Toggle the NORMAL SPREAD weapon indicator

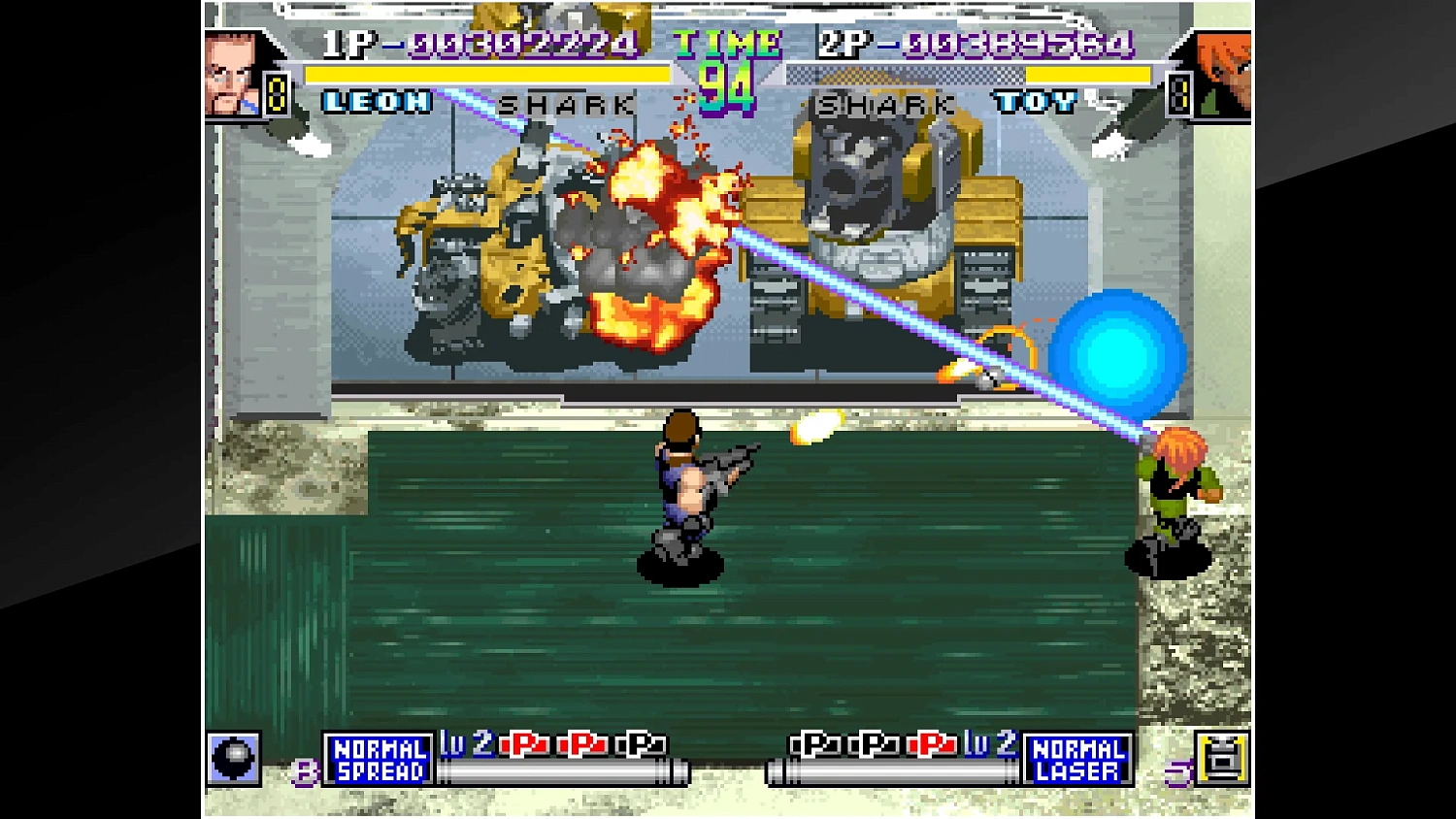coord(379,759)
